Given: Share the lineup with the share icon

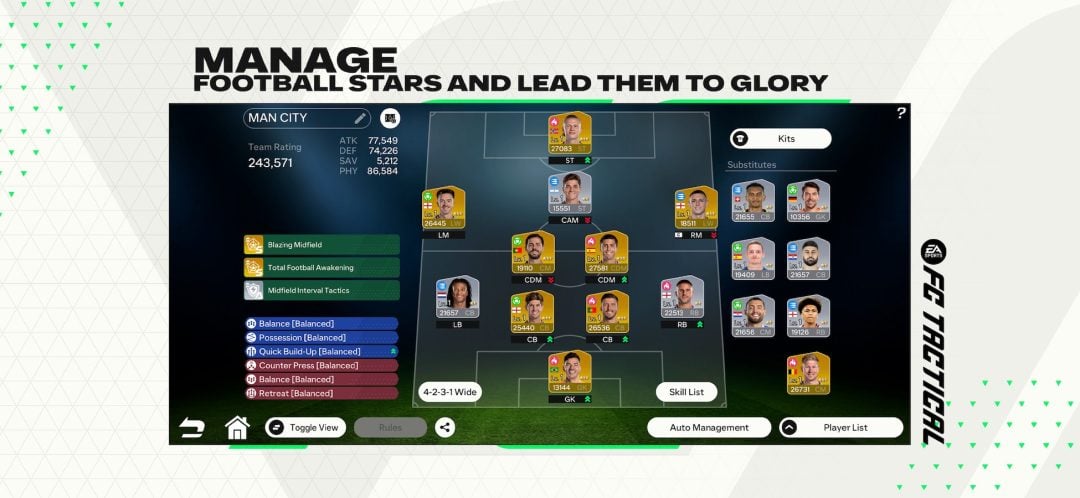Looking at the screenshot, I should point(445,427).
